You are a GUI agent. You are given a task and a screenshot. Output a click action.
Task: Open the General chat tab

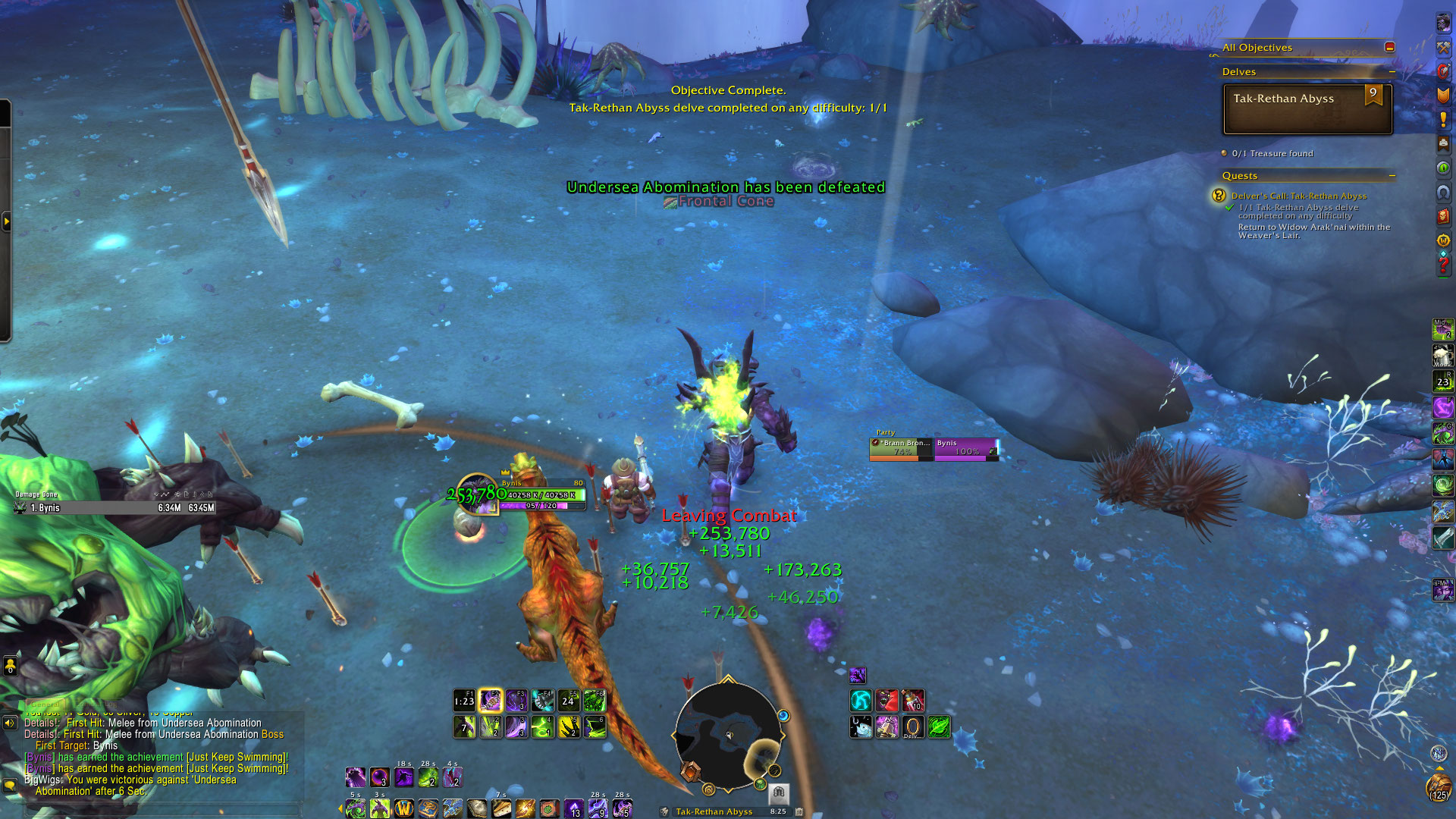coord(44,704)
